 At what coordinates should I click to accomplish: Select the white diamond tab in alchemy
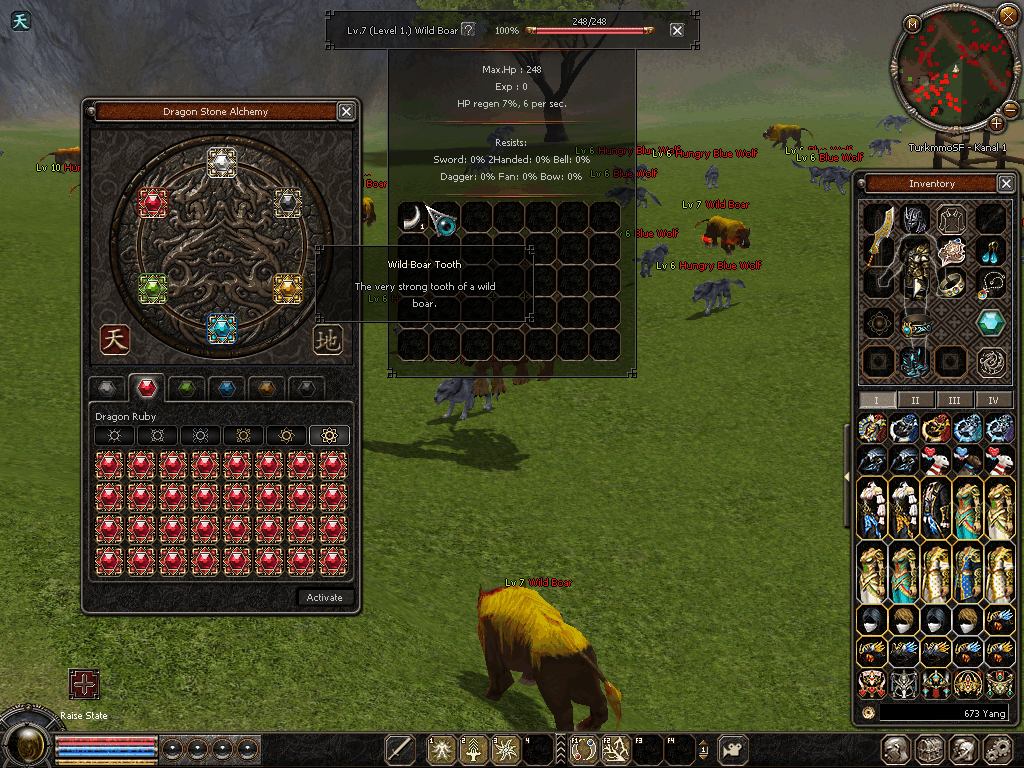click(107, 388)
